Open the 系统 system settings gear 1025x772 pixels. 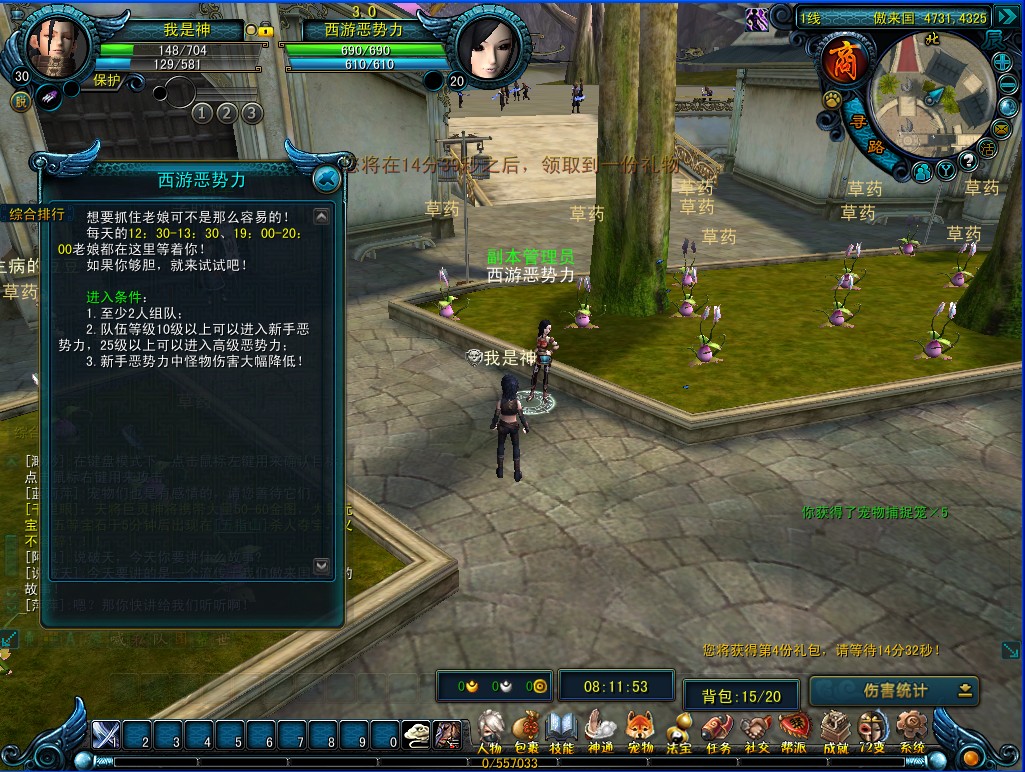pos(911,730)
